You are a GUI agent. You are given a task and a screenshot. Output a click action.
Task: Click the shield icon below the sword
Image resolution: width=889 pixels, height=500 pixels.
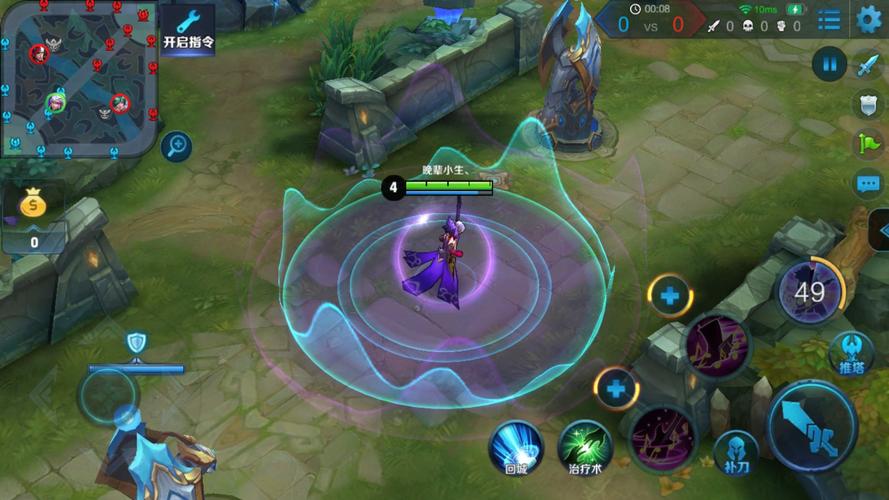pyautogui.click(x=867, y=104)
